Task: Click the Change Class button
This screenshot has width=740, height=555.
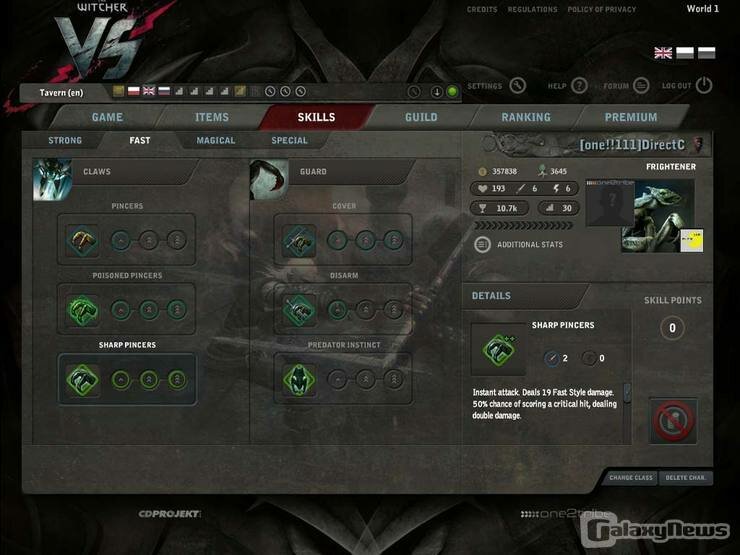Action: (630, 478)
